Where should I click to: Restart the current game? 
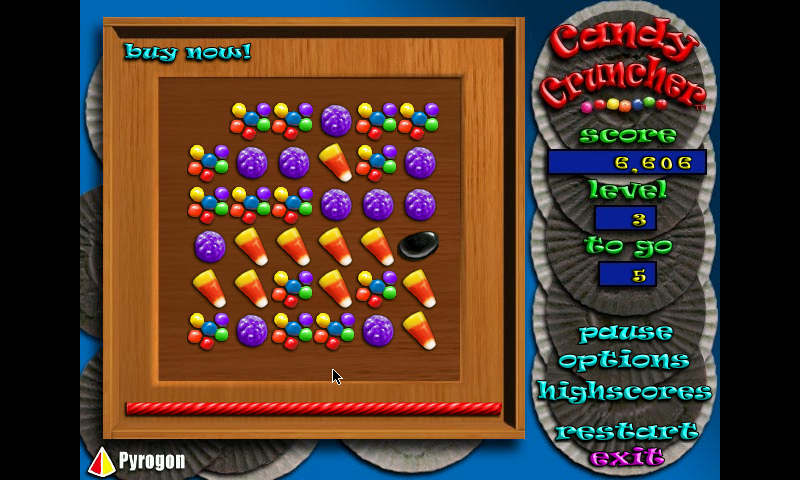click(x=627, y=432)
